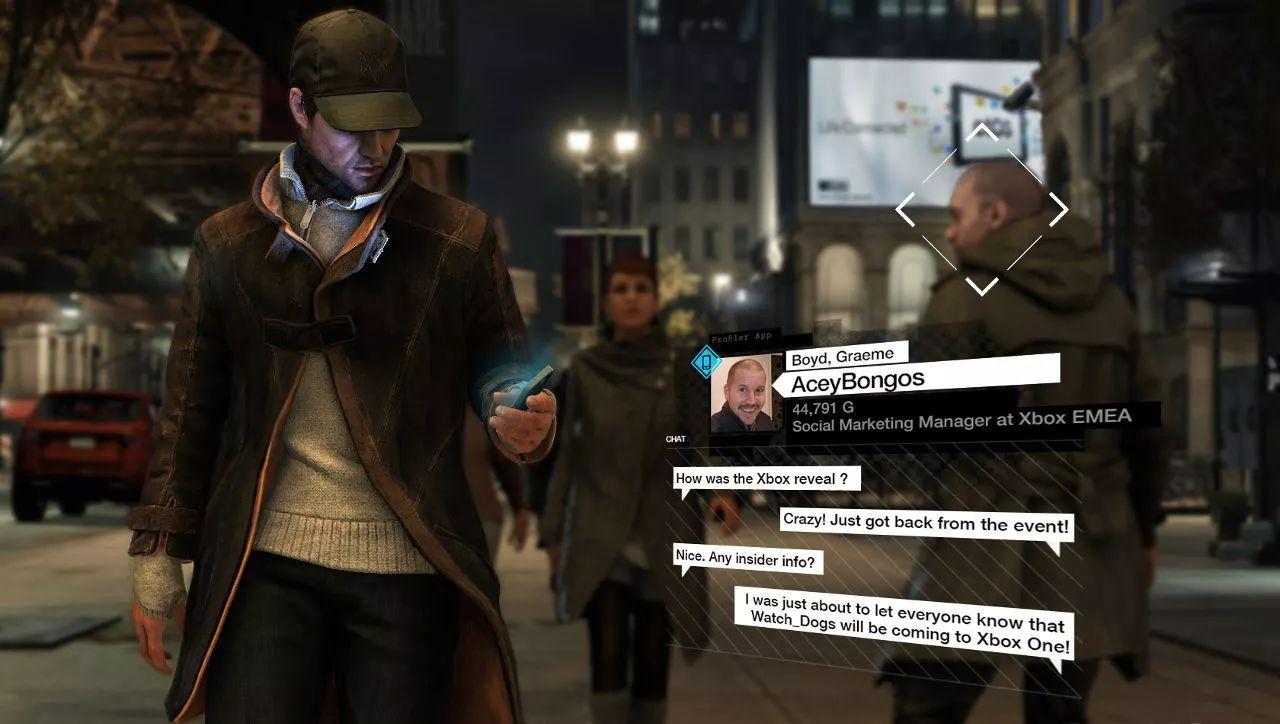Click the blue Profiler App phone icon
This screenshot has height=724, width=1280.
707,360
